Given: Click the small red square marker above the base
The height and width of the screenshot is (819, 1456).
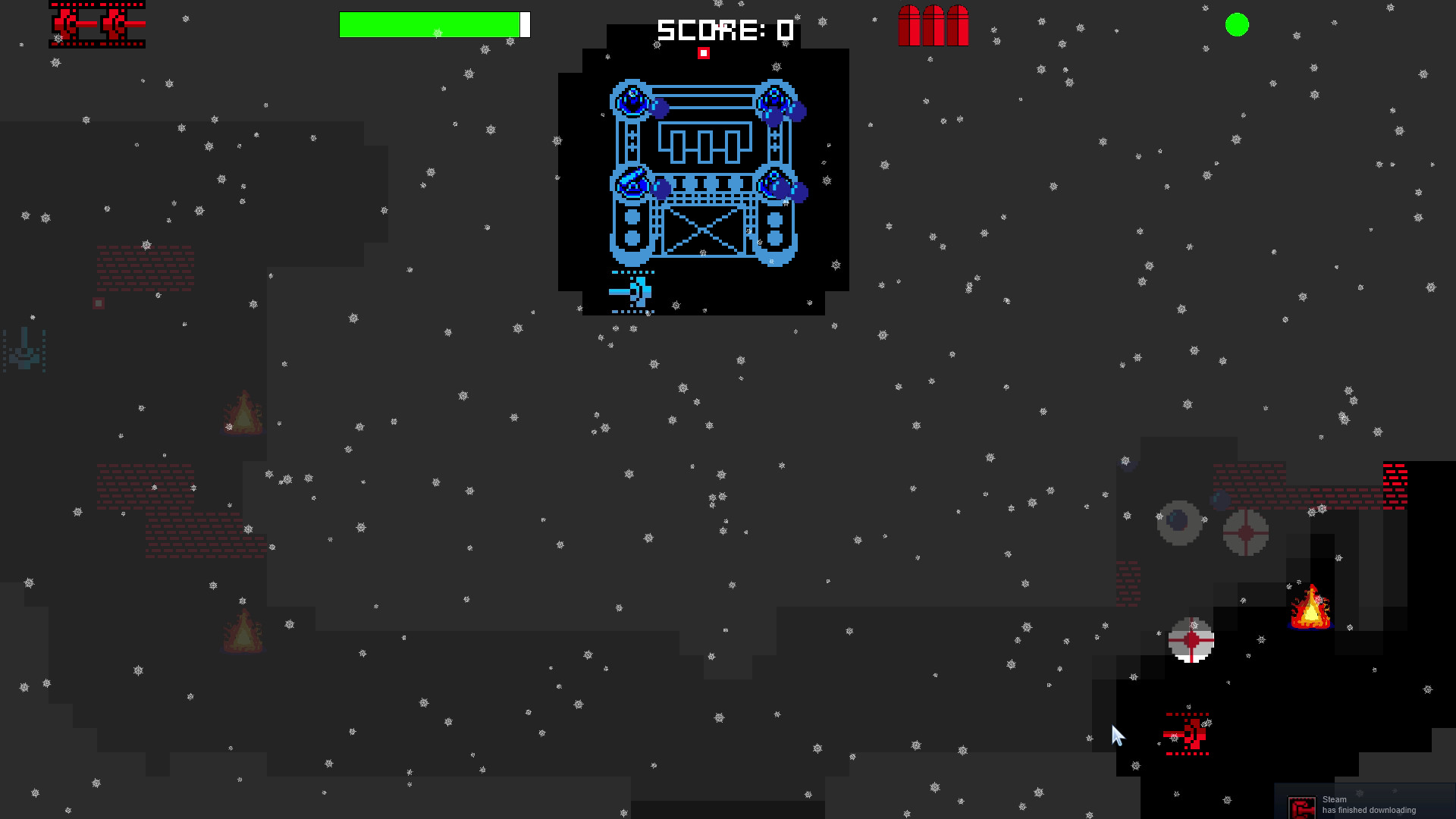Looking at the screenshot, I should (704, 52).
